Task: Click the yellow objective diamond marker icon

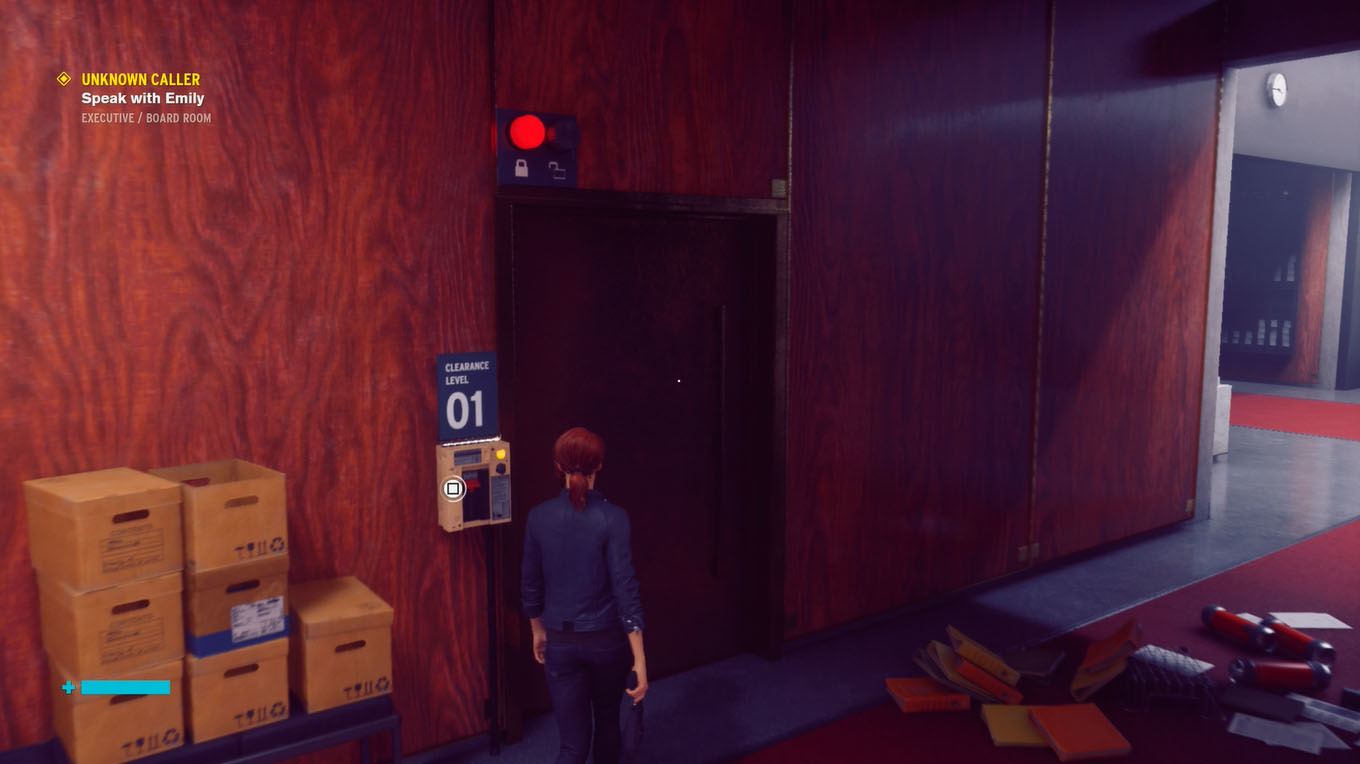Action: (x=63, y=79)
